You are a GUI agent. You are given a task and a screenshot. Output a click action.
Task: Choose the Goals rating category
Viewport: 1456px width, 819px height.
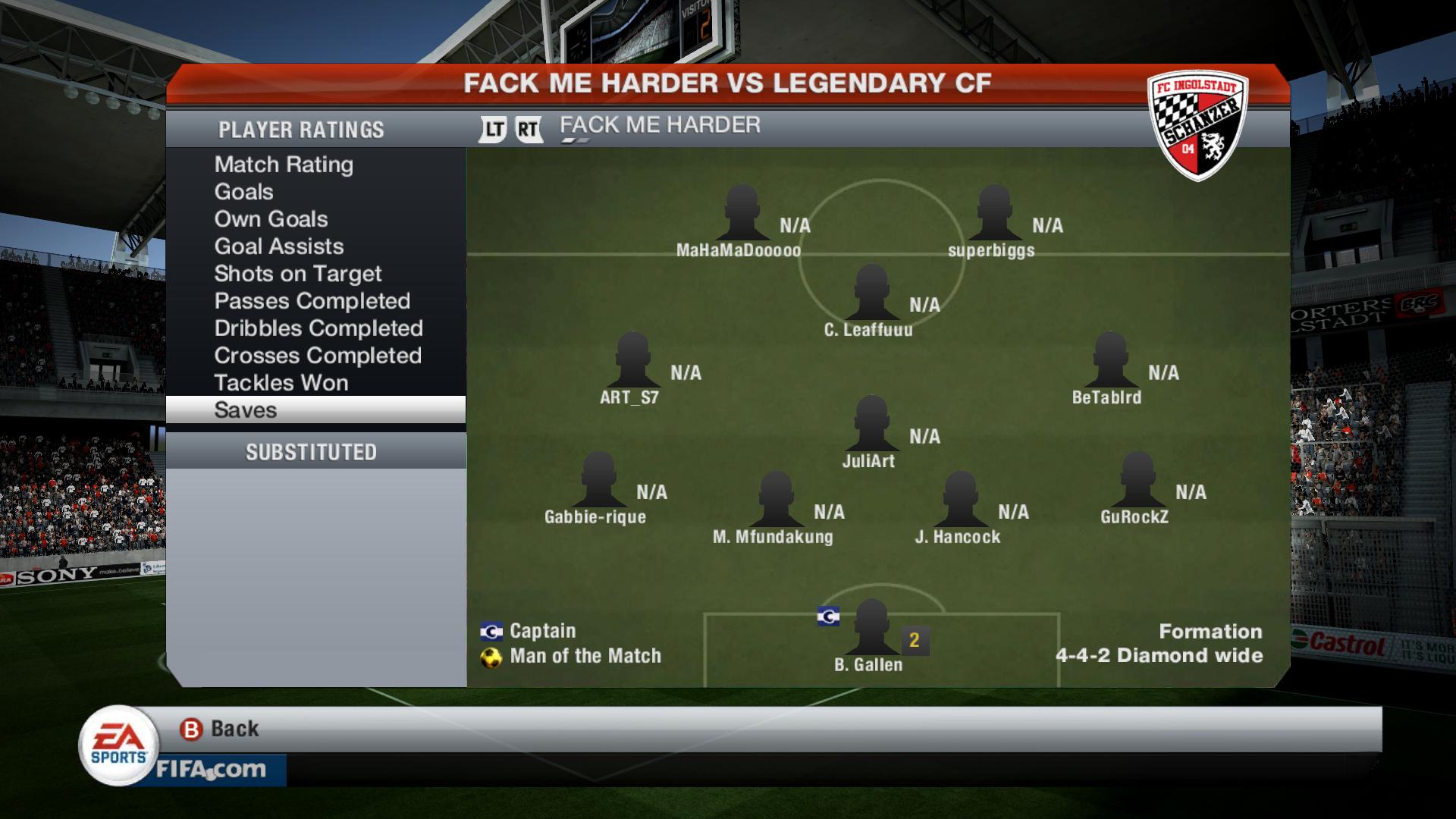pos(243,192)
